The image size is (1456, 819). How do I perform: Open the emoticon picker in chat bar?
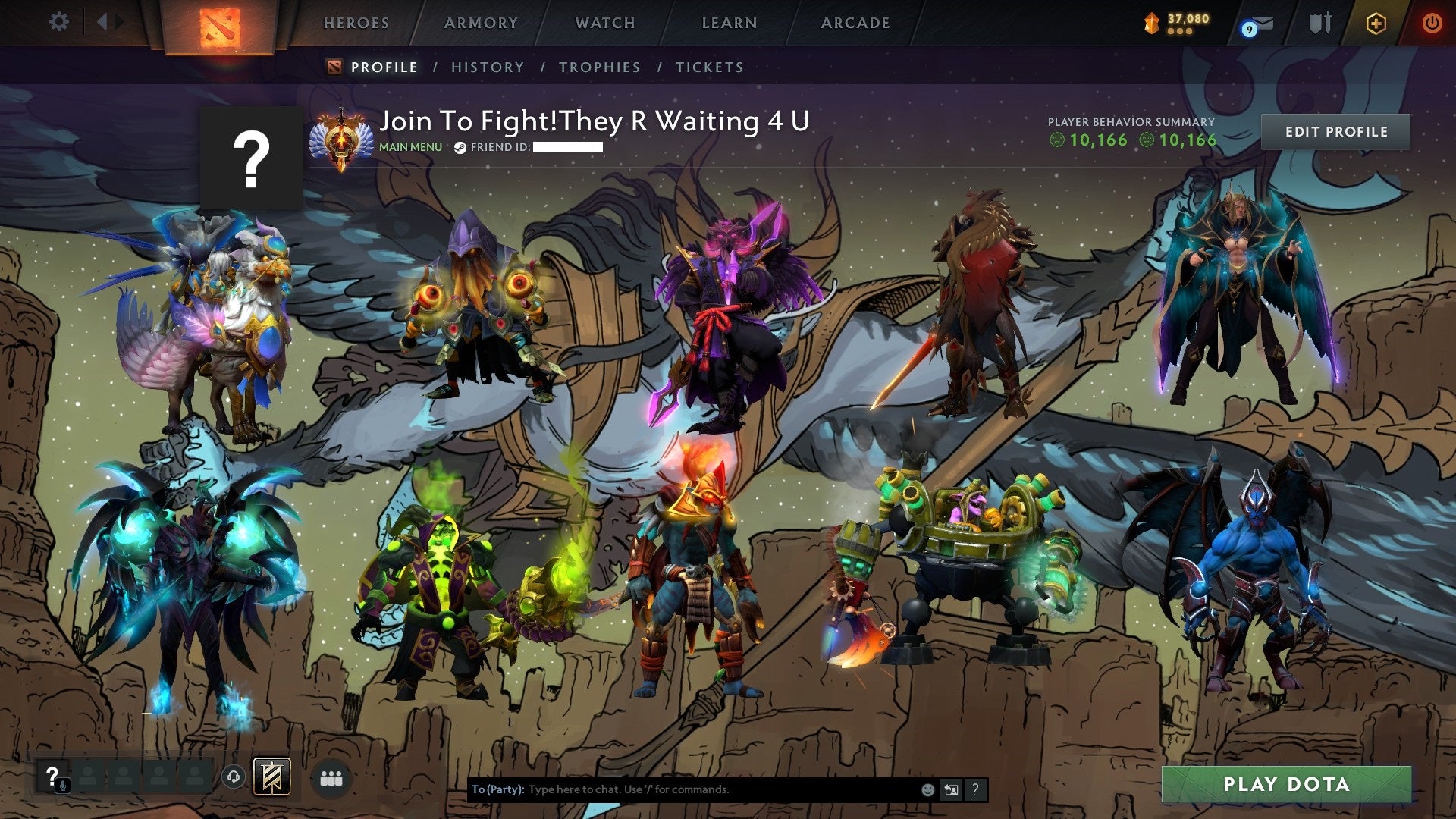pos(927,789)
